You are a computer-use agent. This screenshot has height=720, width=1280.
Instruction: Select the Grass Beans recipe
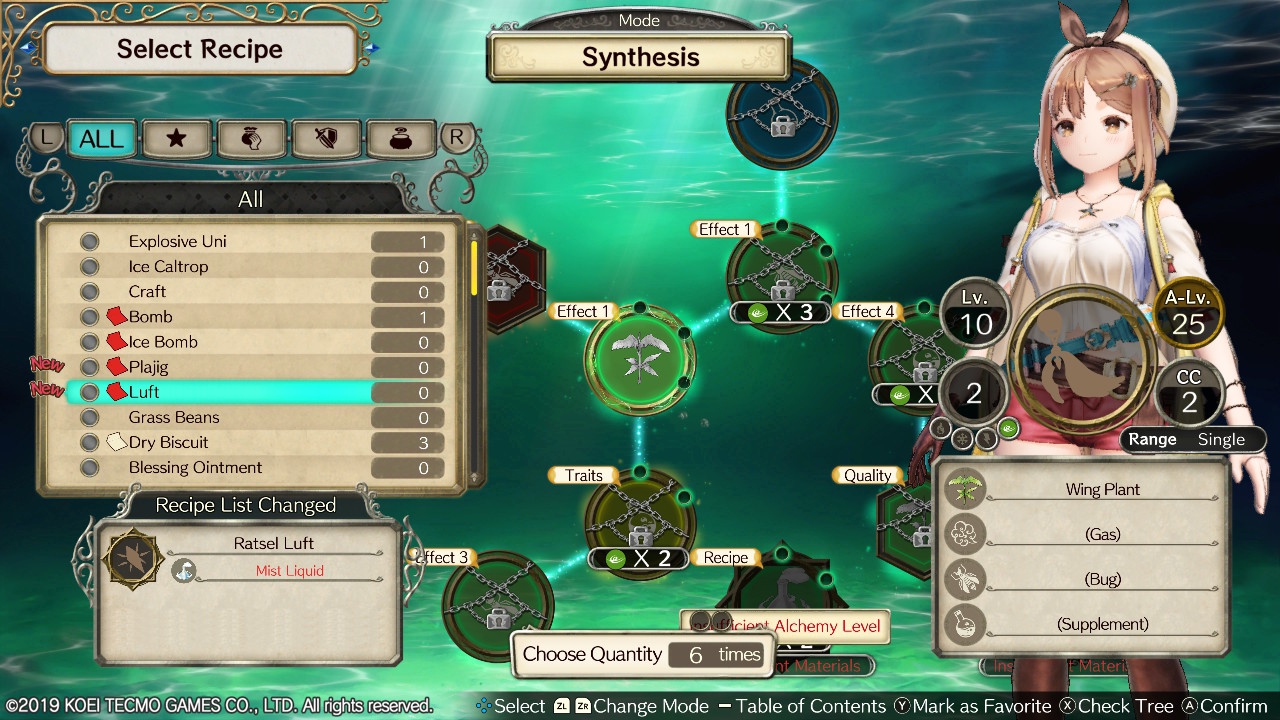251,417
